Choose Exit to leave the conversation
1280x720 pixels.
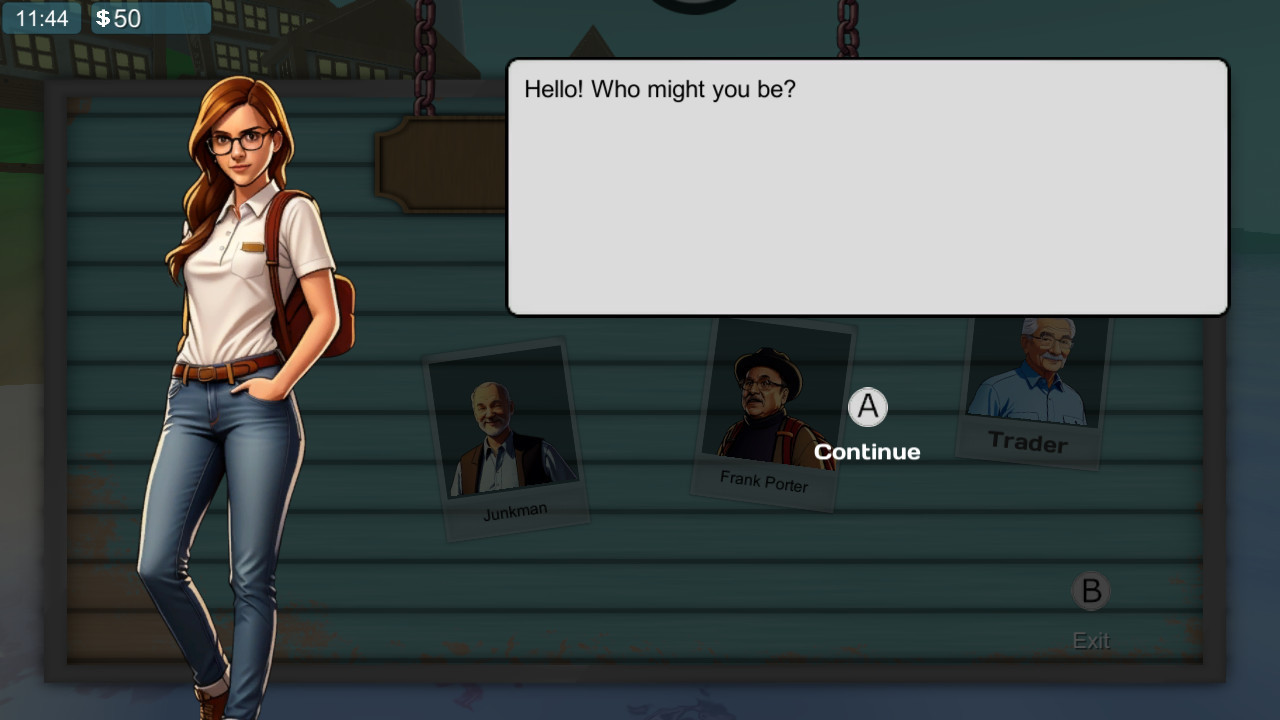[1091, 640]
